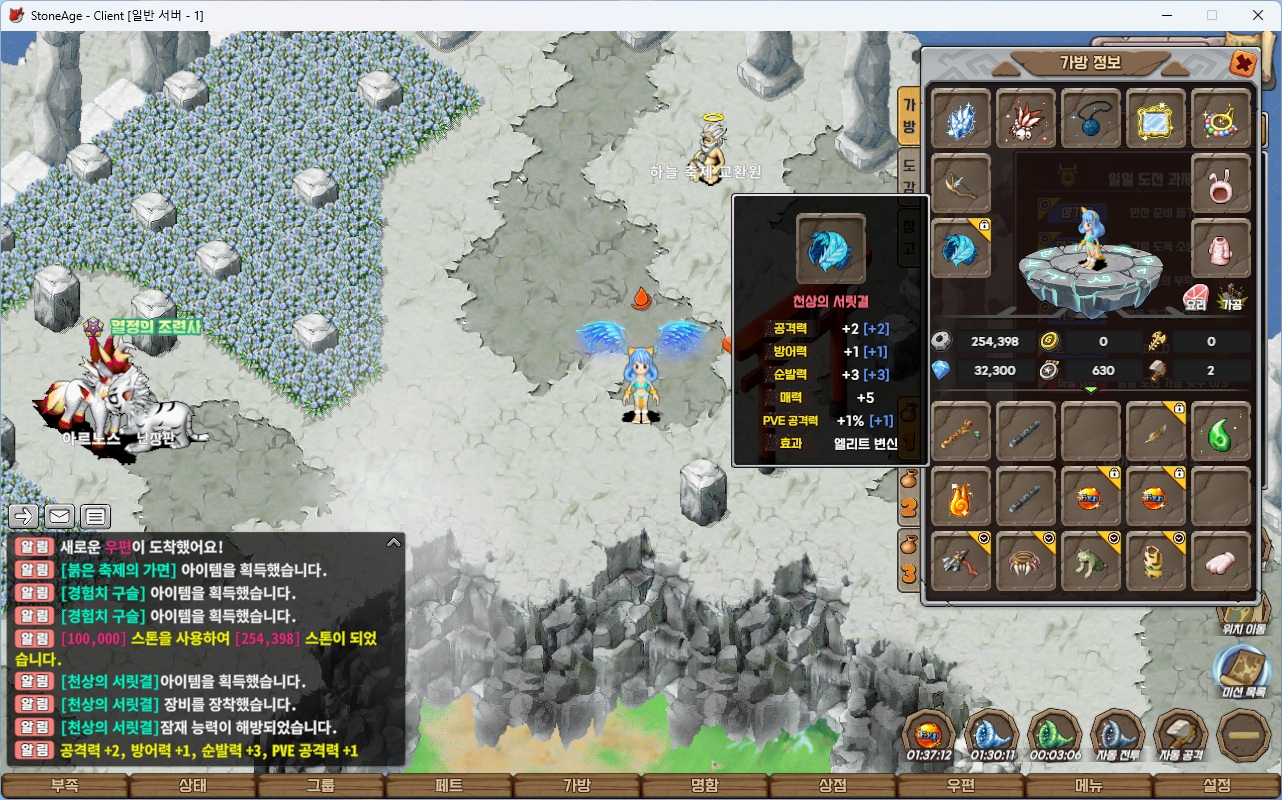This screenshot has height=800, width=1282.
Task: Click the pink bunny hat slot
Action: click(1221, 184)
